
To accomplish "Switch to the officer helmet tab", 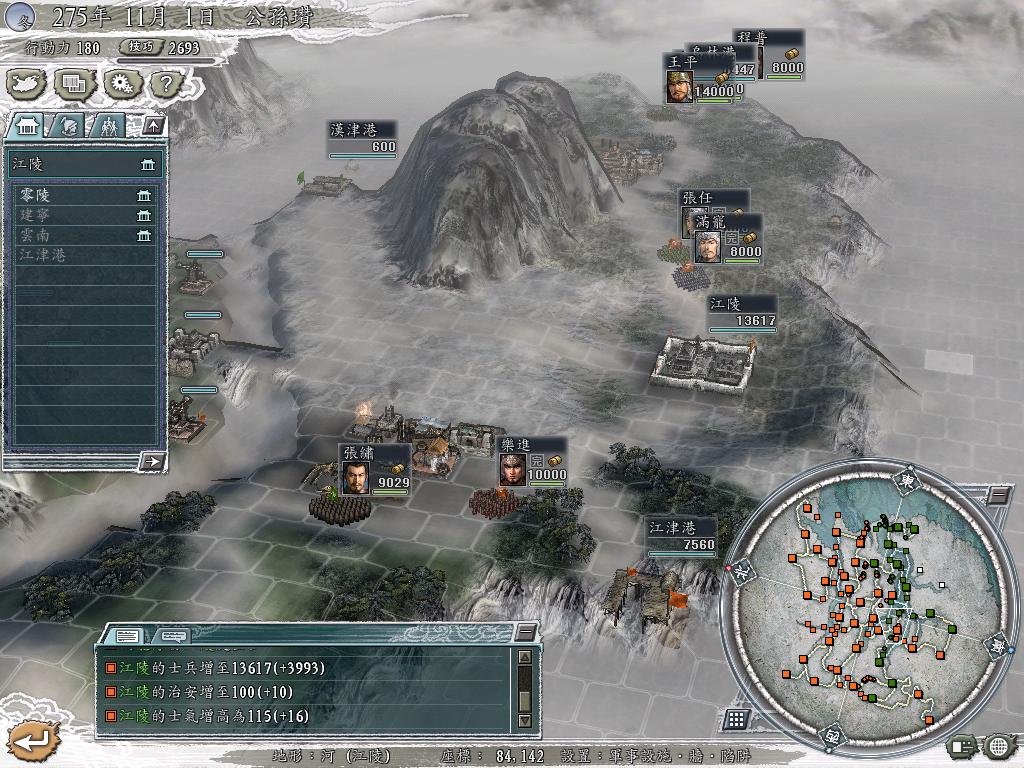I will pyautogui.click(x=68, y=126).
